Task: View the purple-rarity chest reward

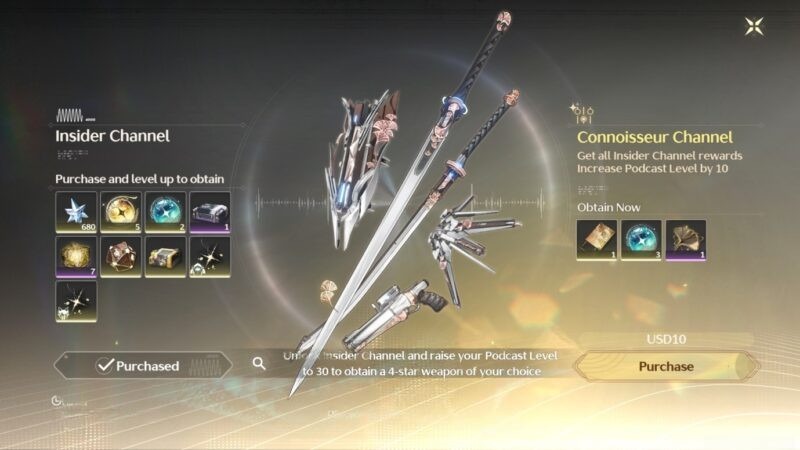Action: point(209,211)
